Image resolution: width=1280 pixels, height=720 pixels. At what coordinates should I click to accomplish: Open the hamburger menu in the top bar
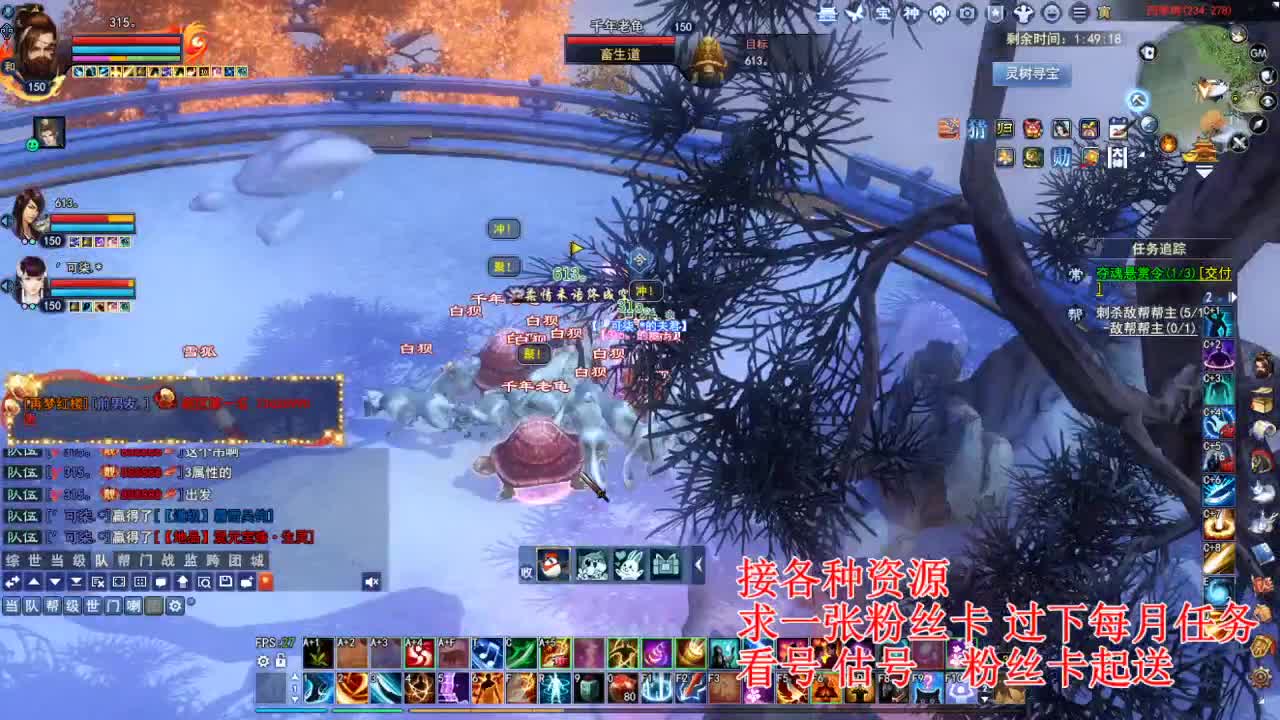click(1078, 13)
